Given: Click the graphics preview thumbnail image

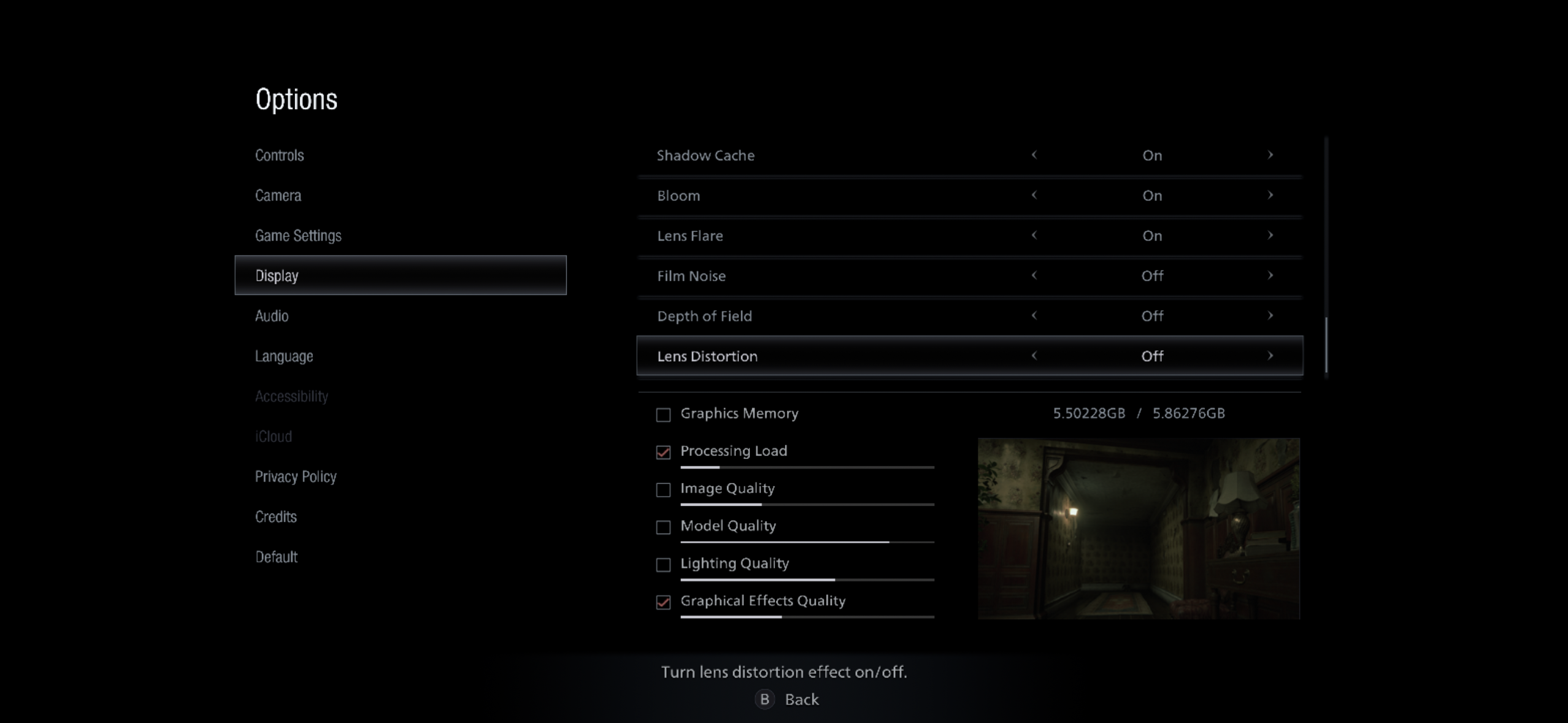Looking at the screenshot, I should point(1139,529).
